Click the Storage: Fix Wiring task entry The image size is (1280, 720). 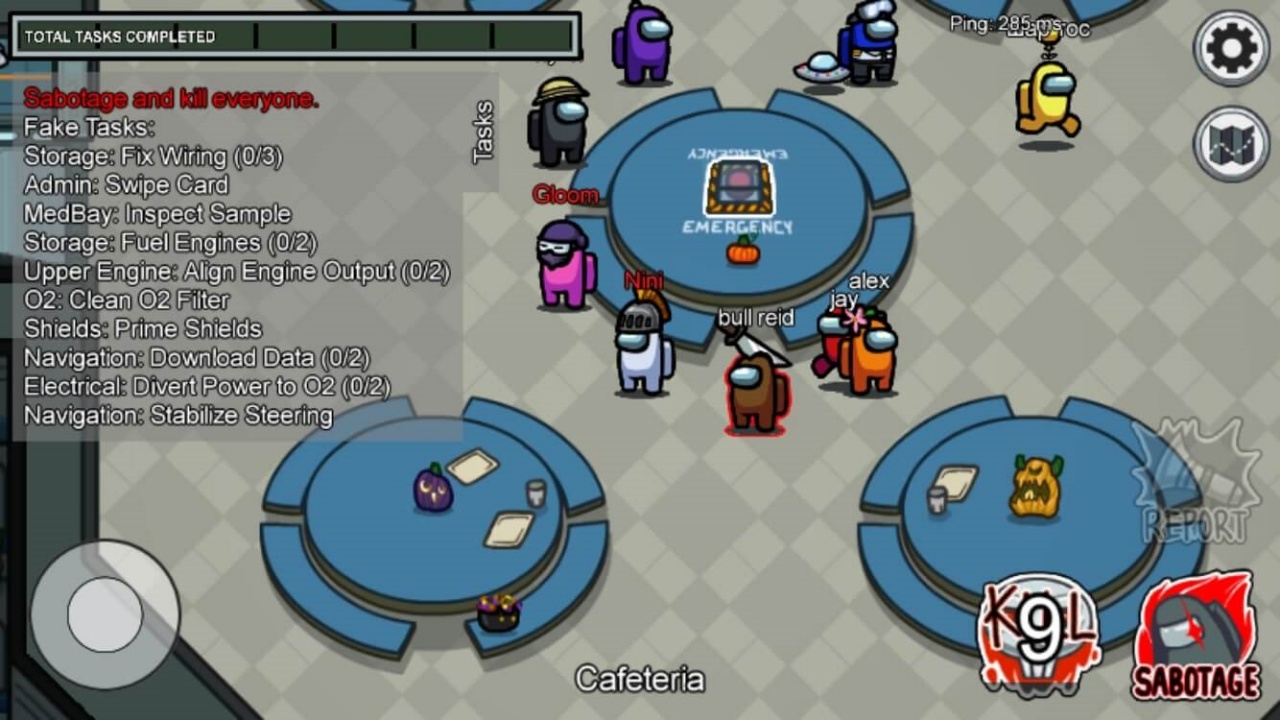point(153,156)
